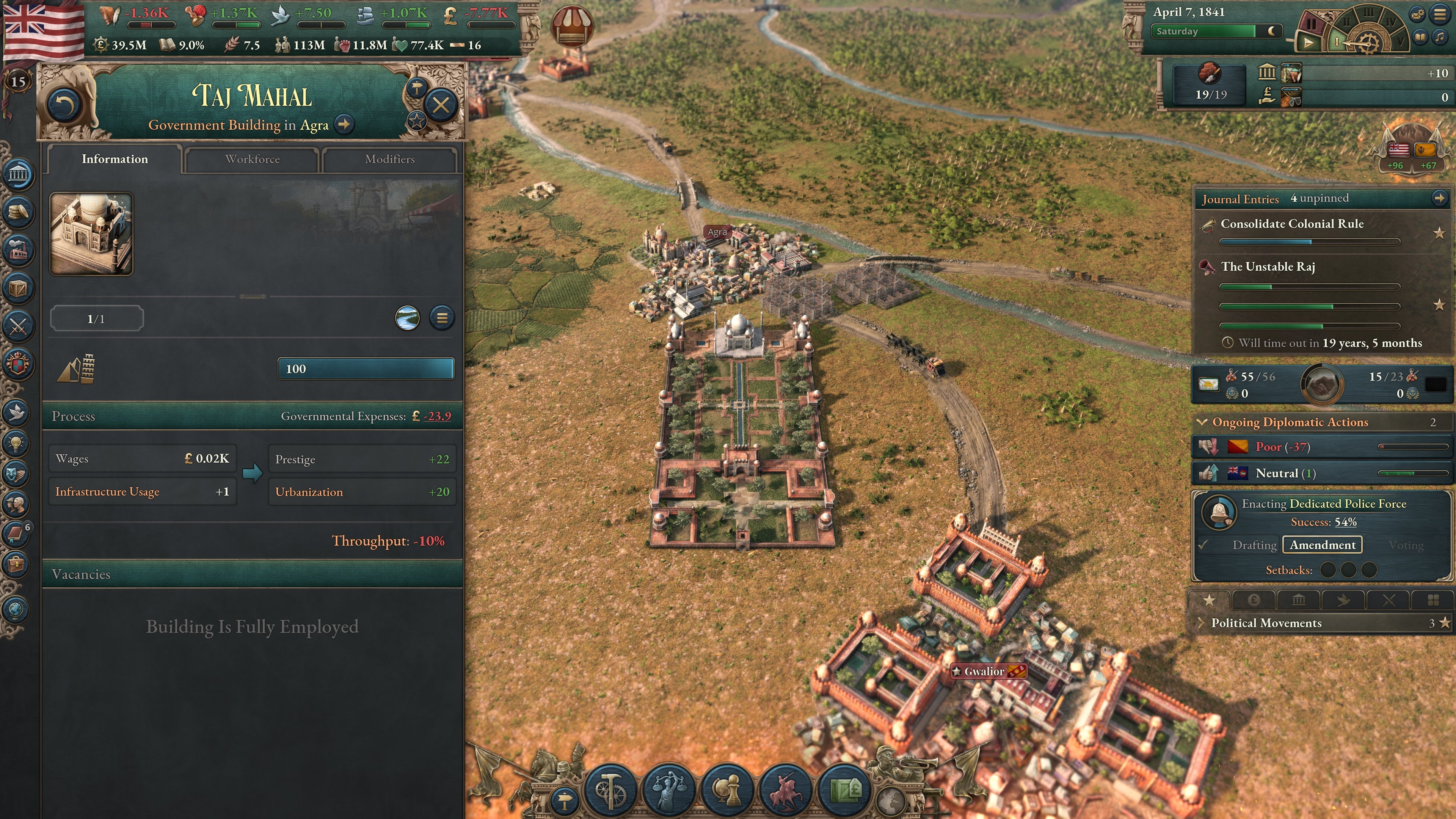Switch to the Modifiers tab
The height and width of the screenshot is (819, 1456).
[390, 159]
